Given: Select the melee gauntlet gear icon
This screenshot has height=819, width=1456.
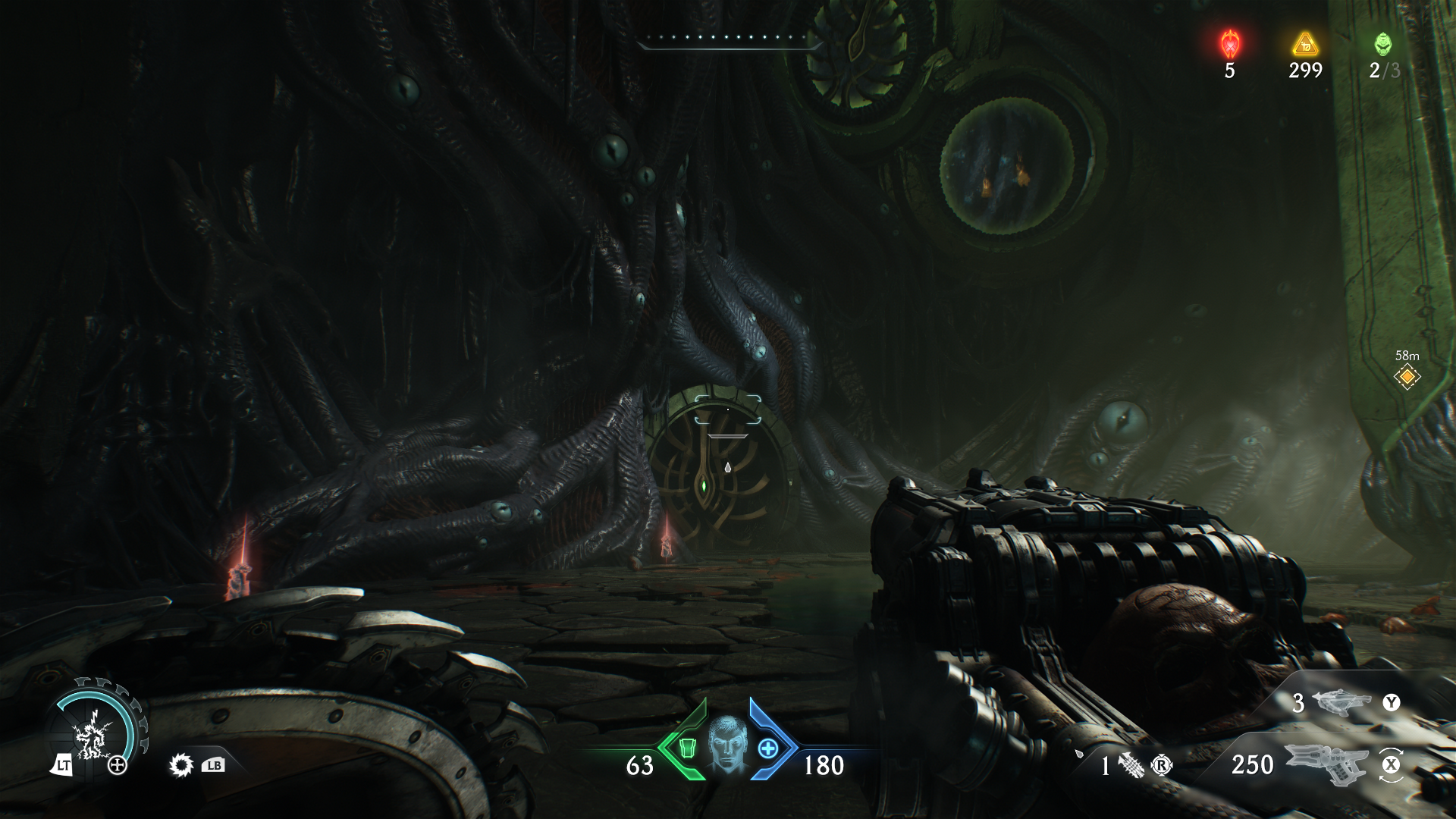Looking at the screenshot, I should (180, 765).
